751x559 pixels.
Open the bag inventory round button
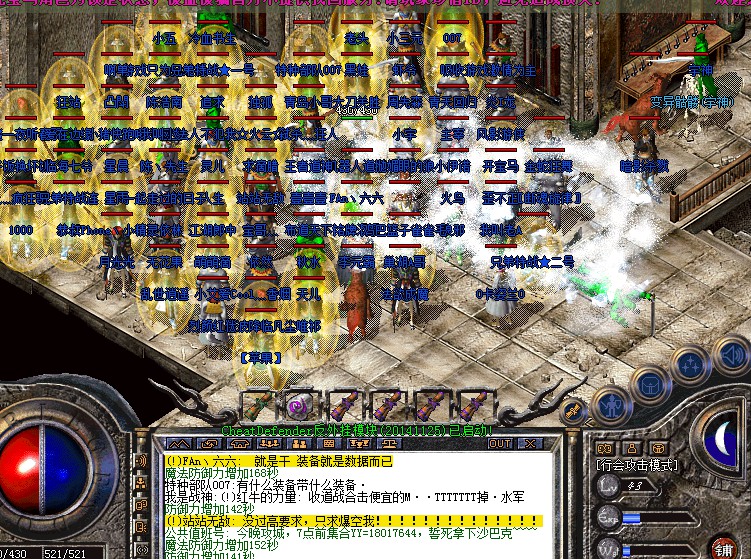(650, 383)
